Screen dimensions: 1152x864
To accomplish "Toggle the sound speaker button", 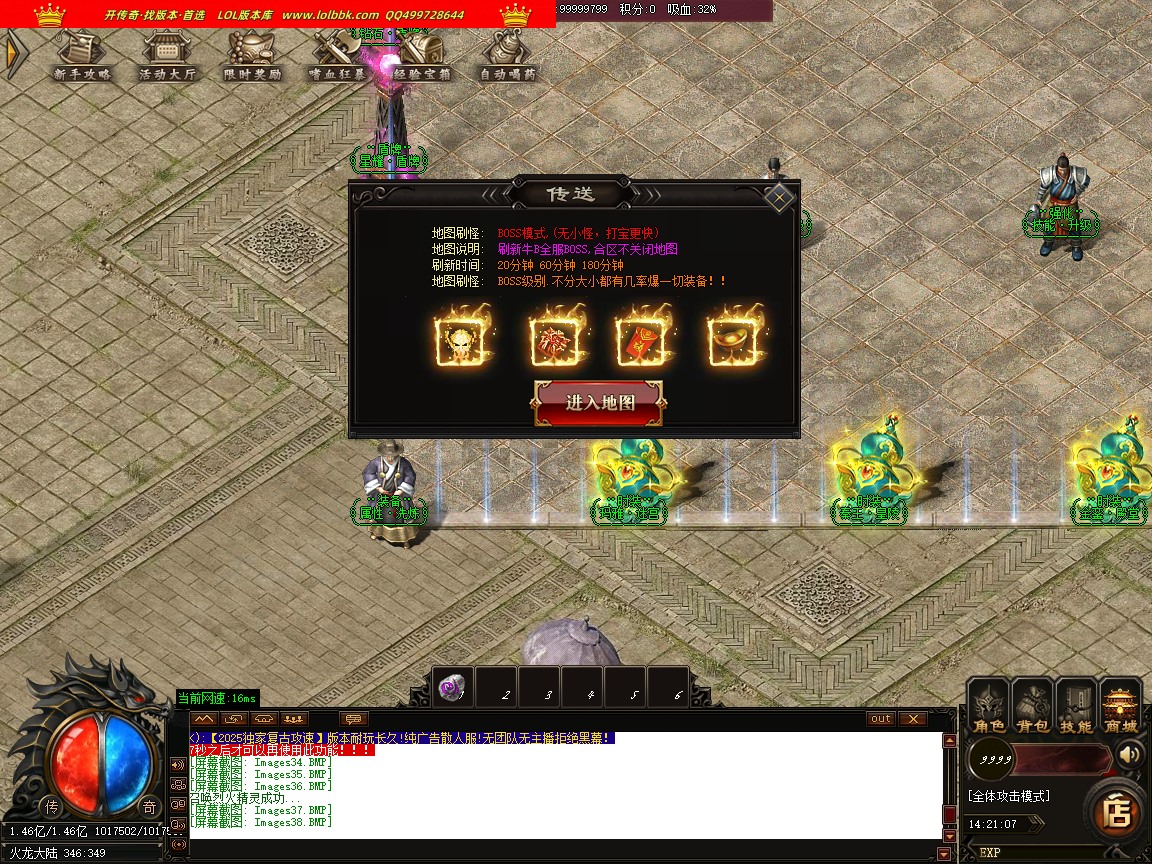I will tap(1130, 754).
